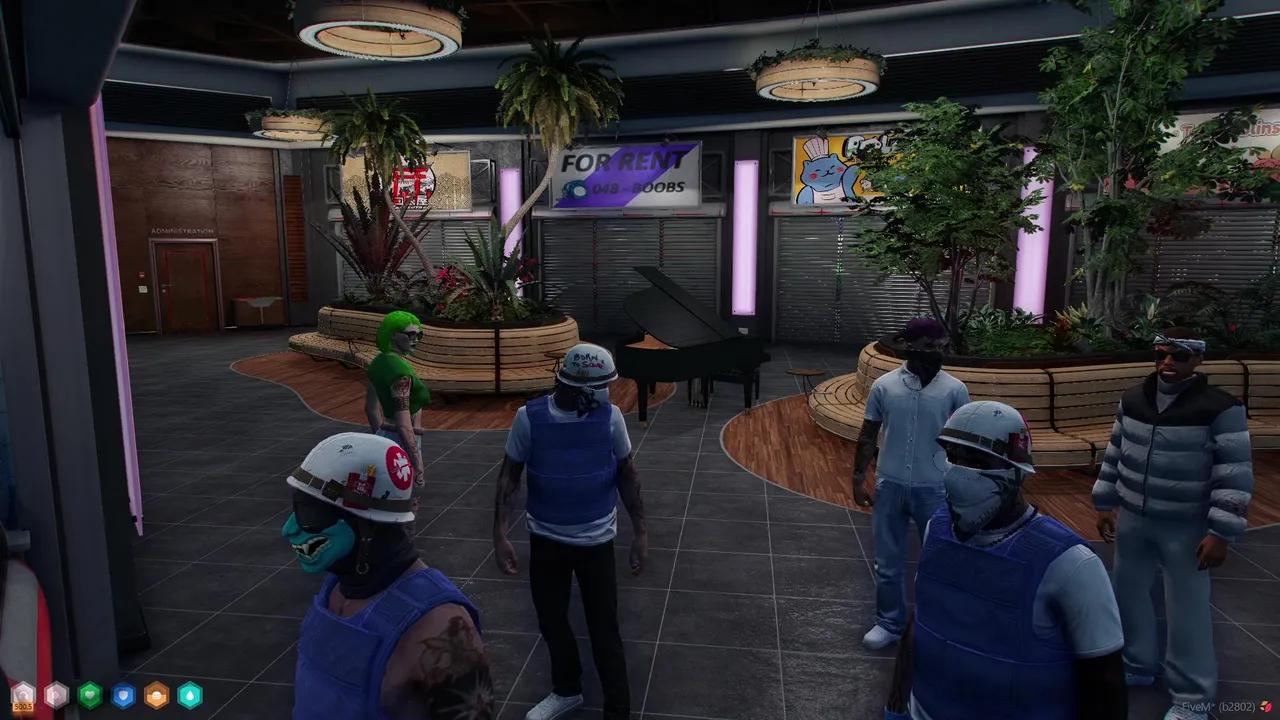Click the orange hunger burger hexagon icon
This screenshot has width=1280, height=720.
click(155, 694)
